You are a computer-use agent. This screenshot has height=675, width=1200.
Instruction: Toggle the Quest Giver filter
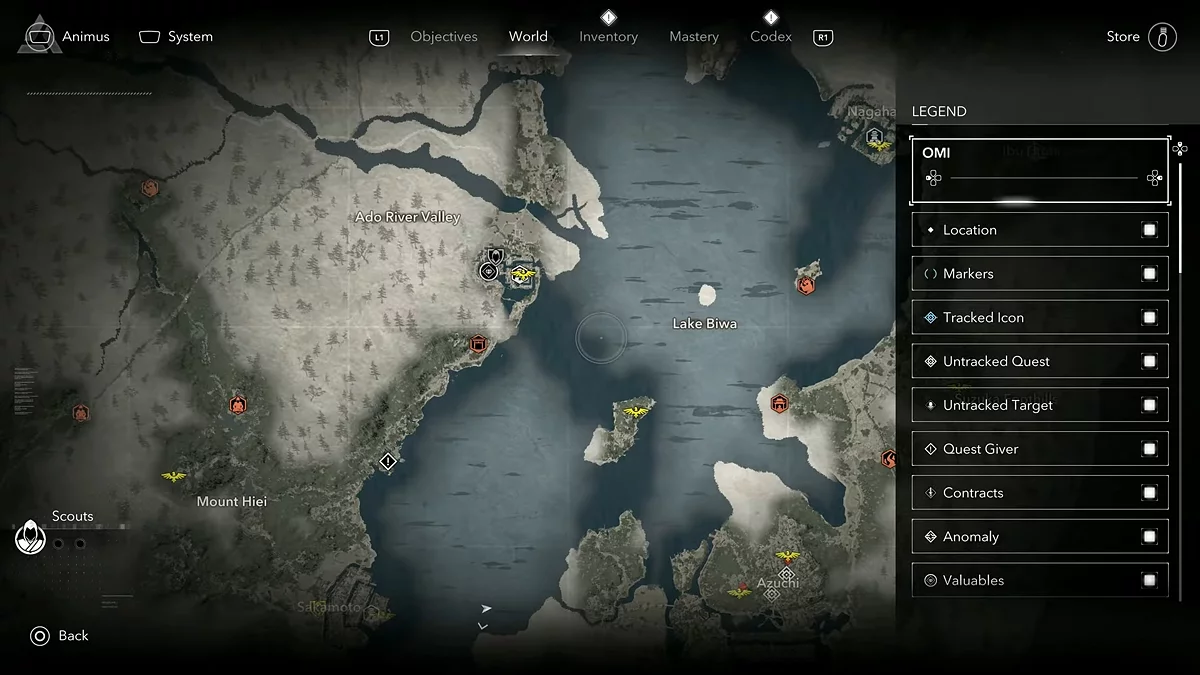pyautogui.click(x=1149, y=449)
